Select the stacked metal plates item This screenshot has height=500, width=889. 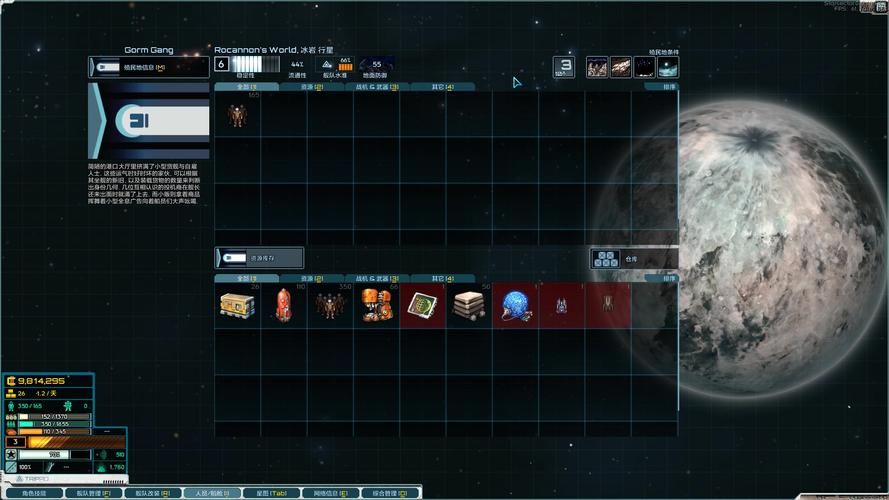(469, 305)
